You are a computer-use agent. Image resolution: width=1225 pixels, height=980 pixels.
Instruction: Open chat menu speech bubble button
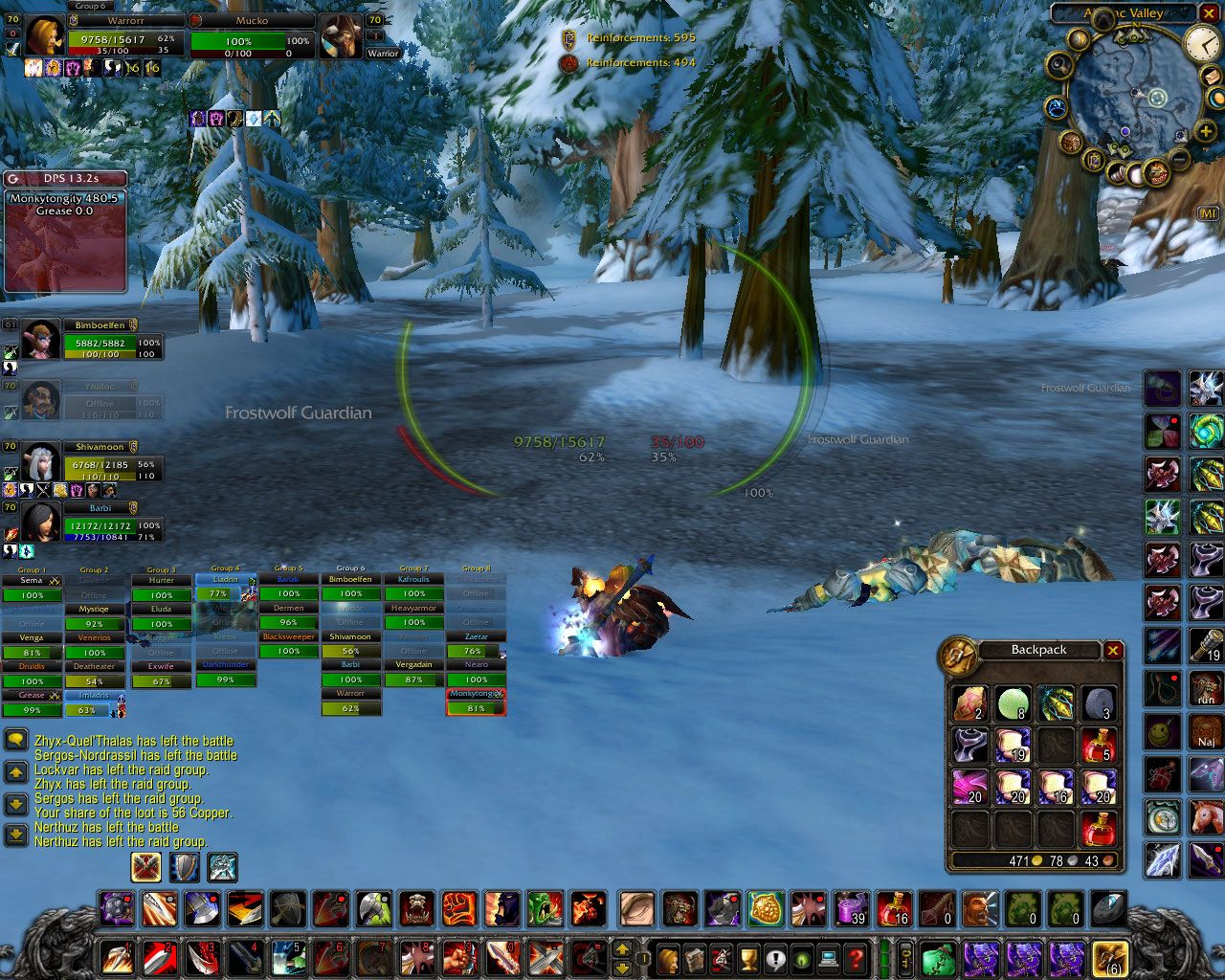(16, 741)
